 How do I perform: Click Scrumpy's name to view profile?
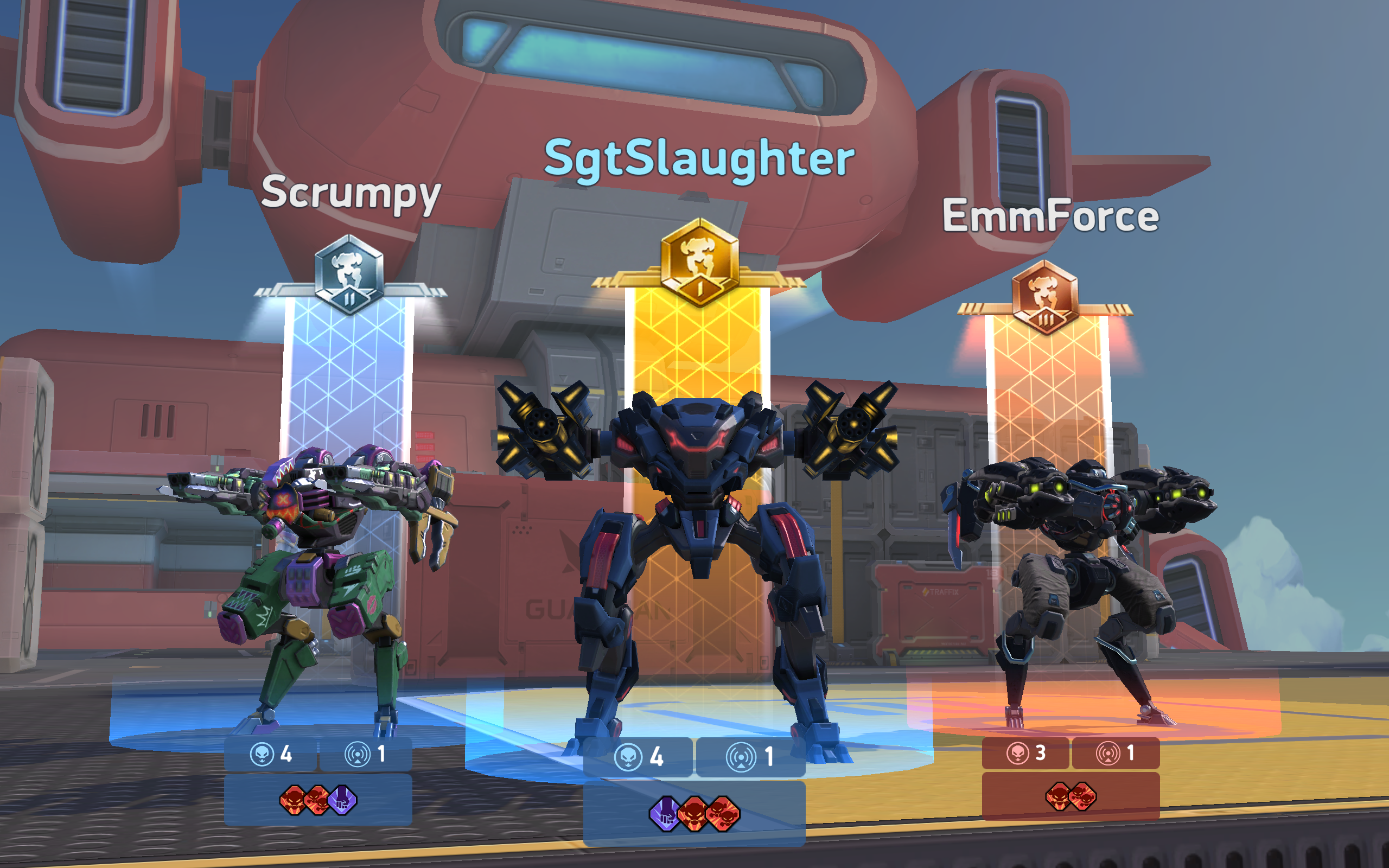tap(351, 196)
